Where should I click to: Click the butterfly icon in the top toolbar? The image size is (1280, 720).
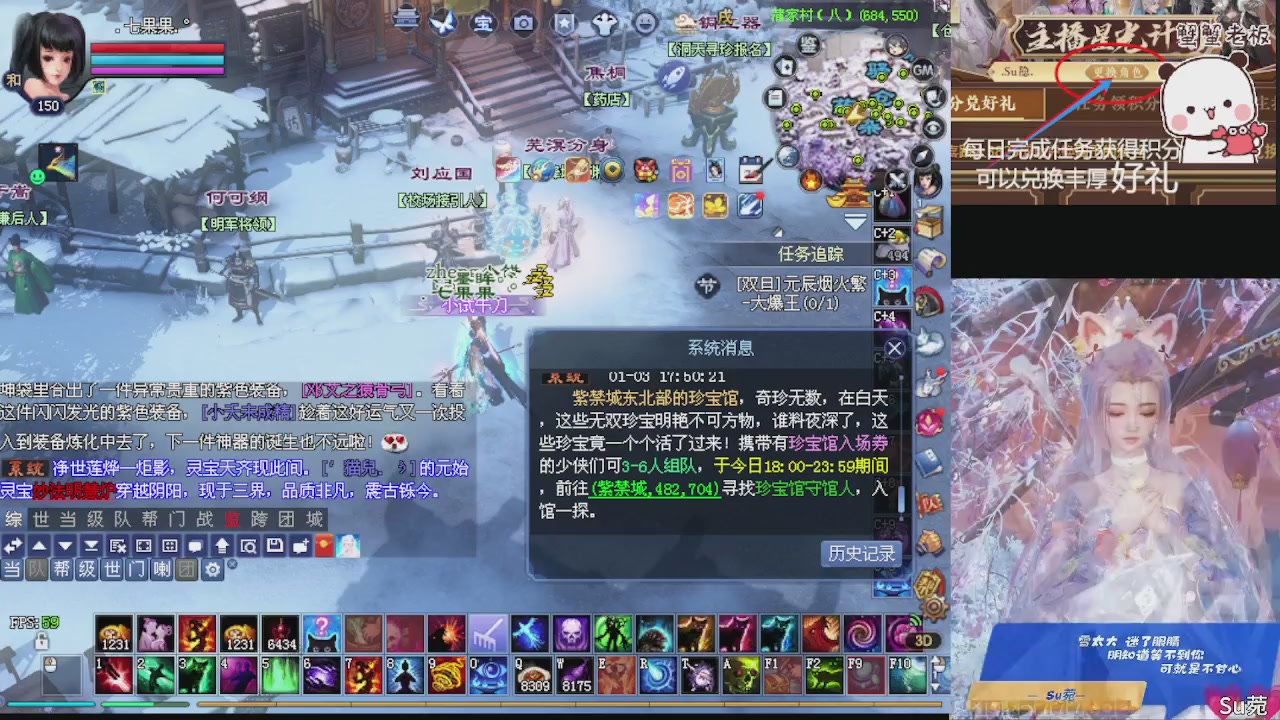443,23
